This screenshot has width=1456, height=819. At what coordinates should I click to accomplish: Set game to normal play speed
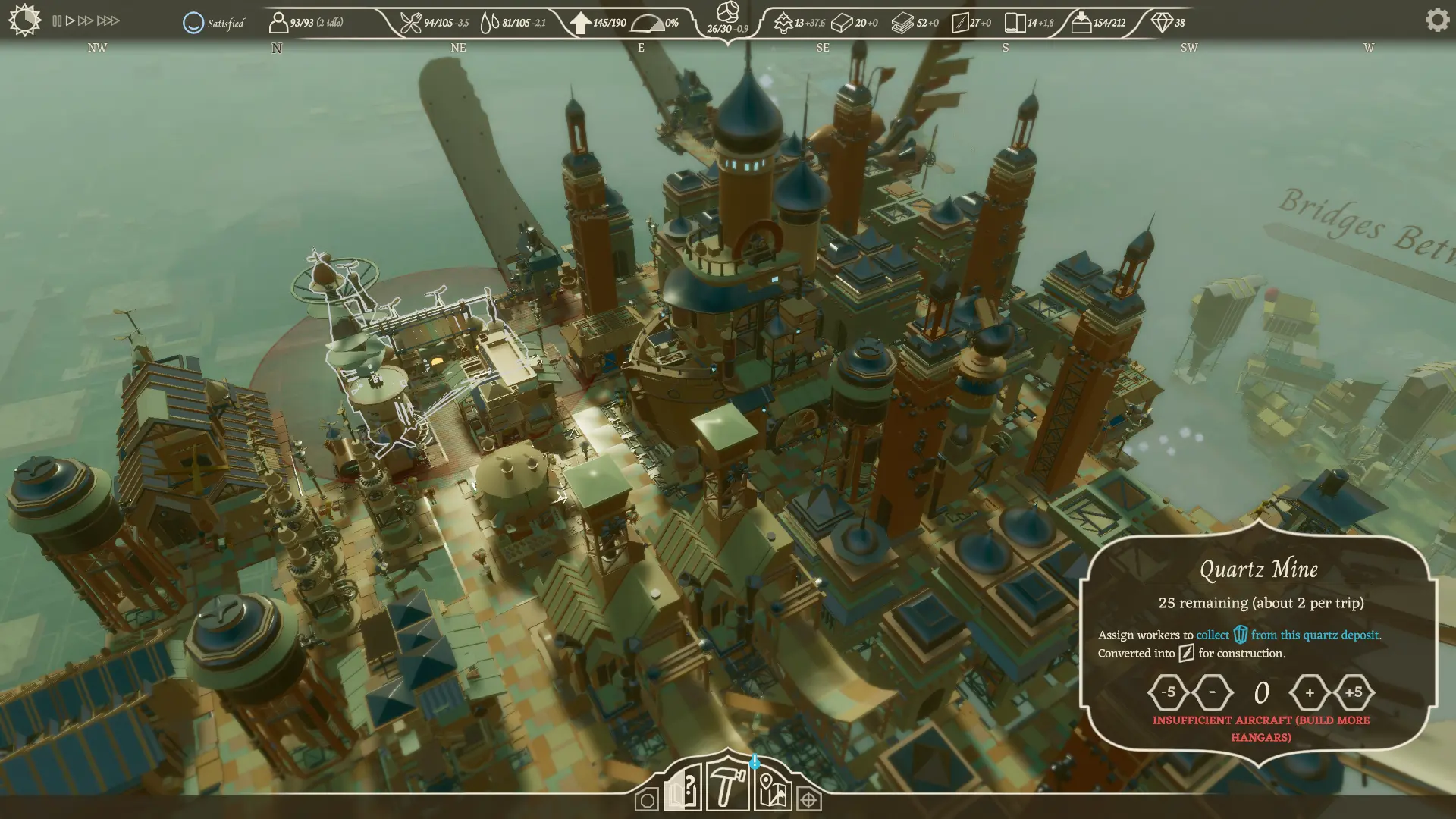70,21
